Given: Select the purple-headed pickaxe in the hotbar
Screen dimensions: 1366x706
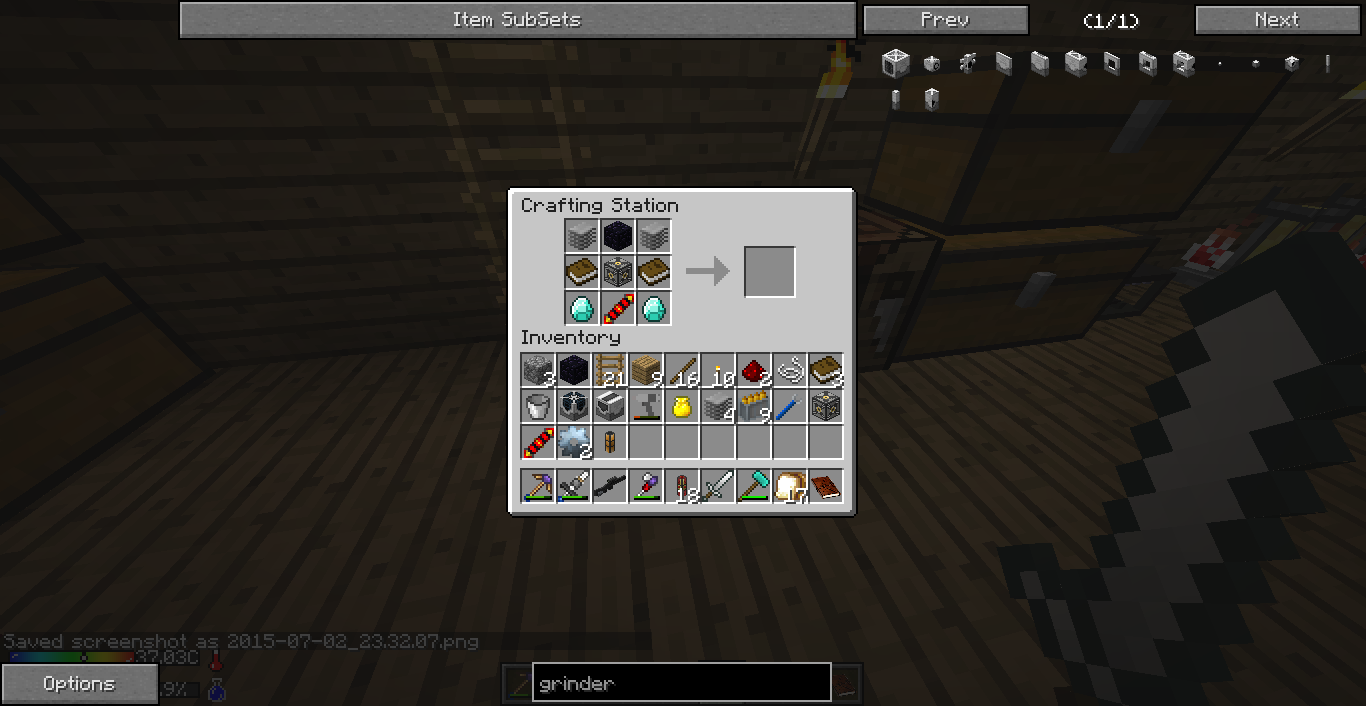Looking at the screenshot, I should (x=537, y=487).
